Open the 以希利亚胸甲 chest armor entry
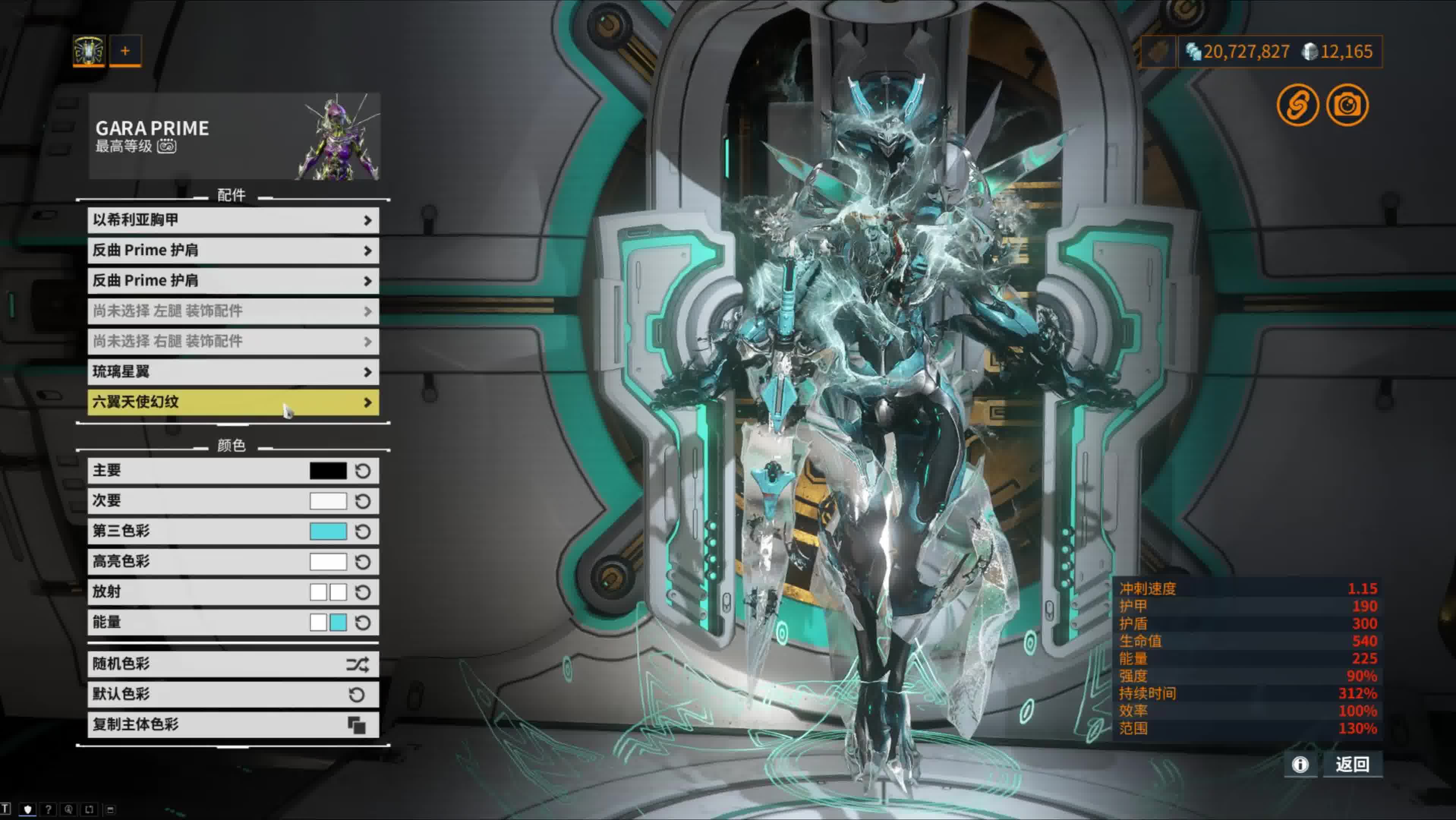This screenshot has height=820, width=1456. 232,220
